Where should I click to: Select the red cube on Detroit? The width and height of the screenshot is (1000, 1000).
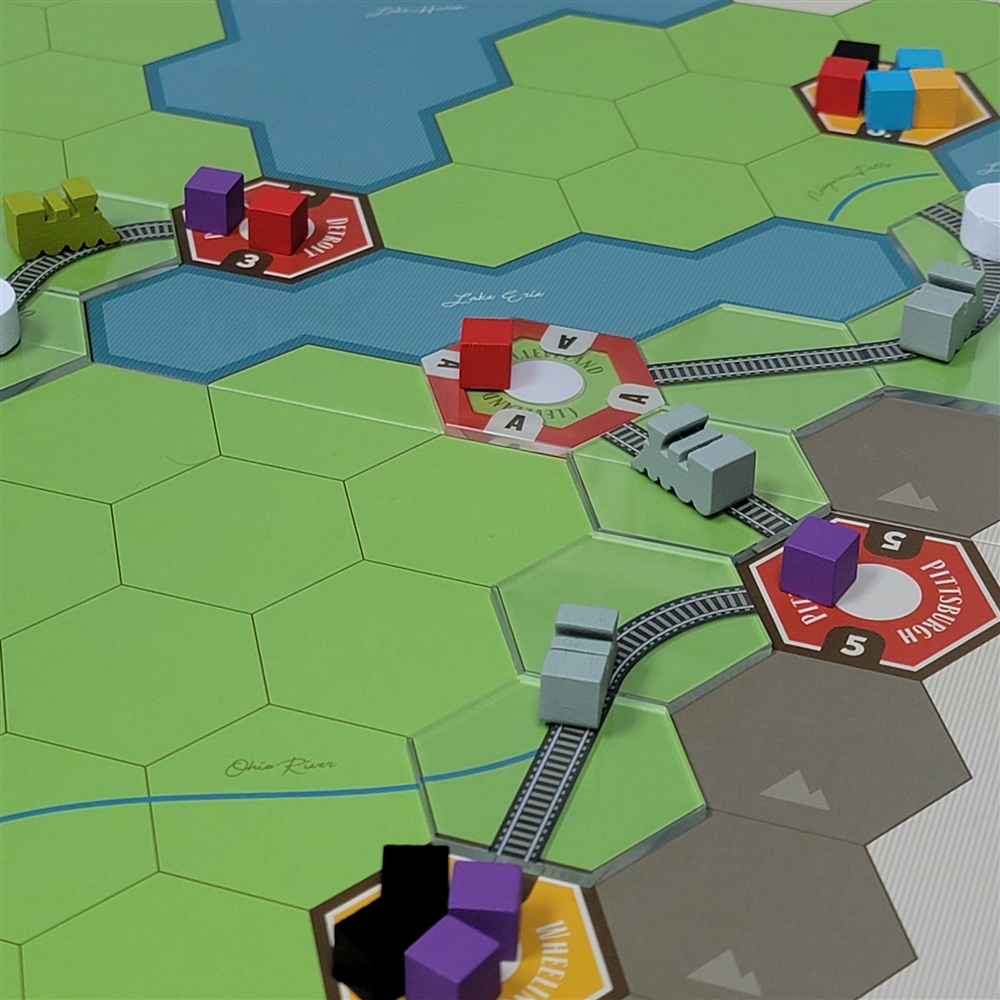point(277,220)
